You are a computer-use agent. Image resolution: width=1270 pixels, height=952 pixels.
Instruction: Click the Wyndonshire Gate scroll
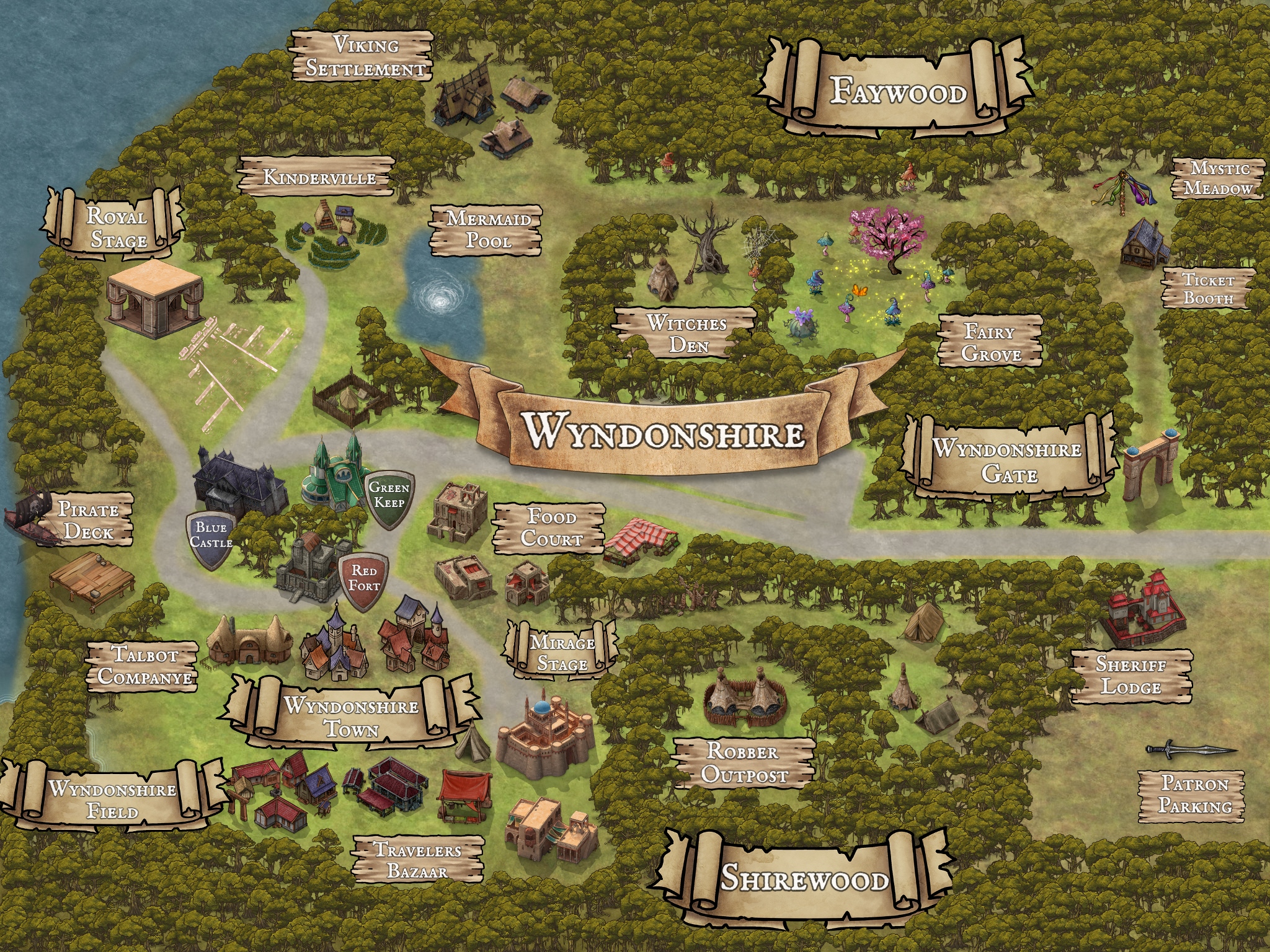tap(1008, 461)
